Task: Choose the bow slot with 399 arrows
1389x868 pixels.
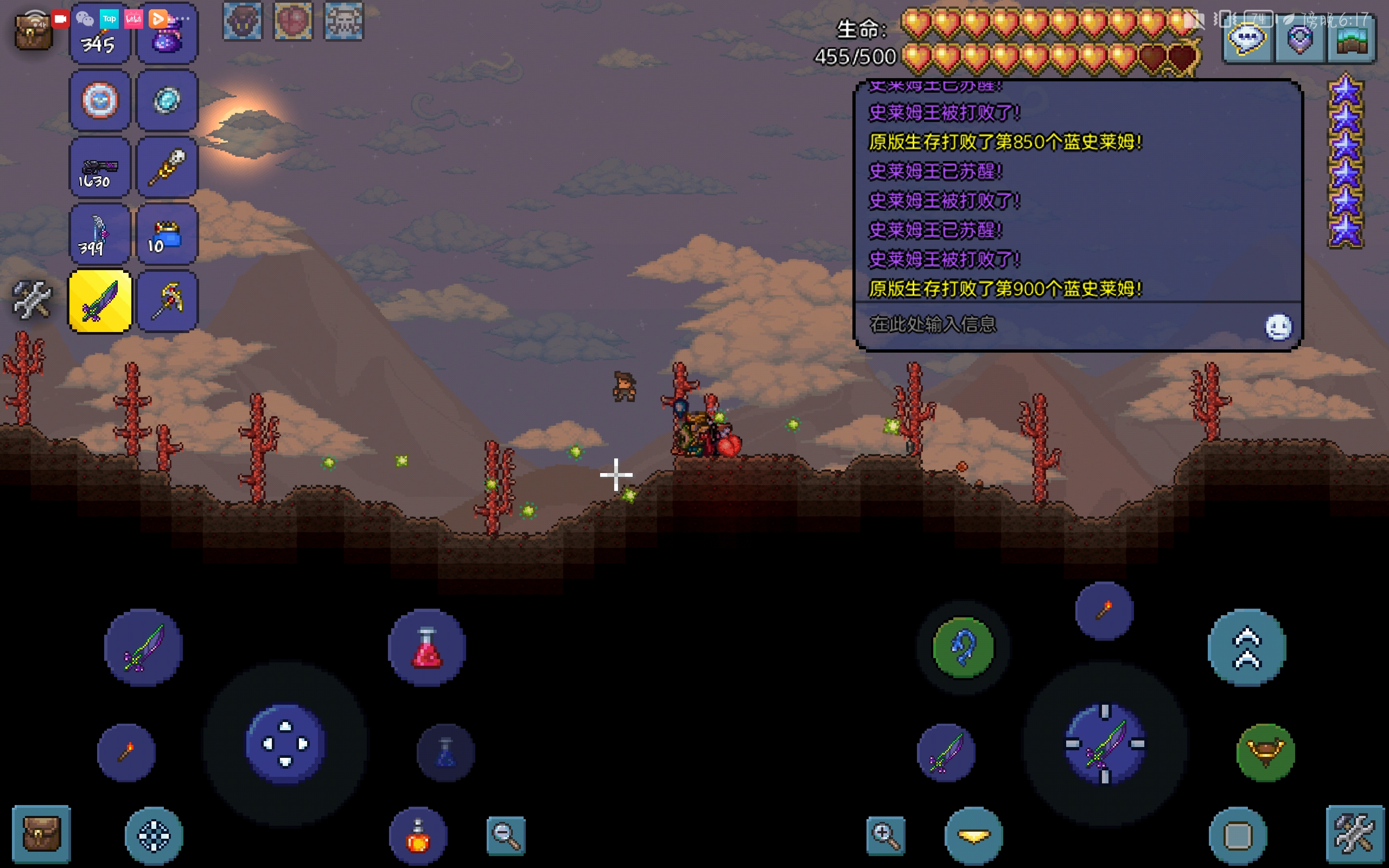Action: [100, 235]
